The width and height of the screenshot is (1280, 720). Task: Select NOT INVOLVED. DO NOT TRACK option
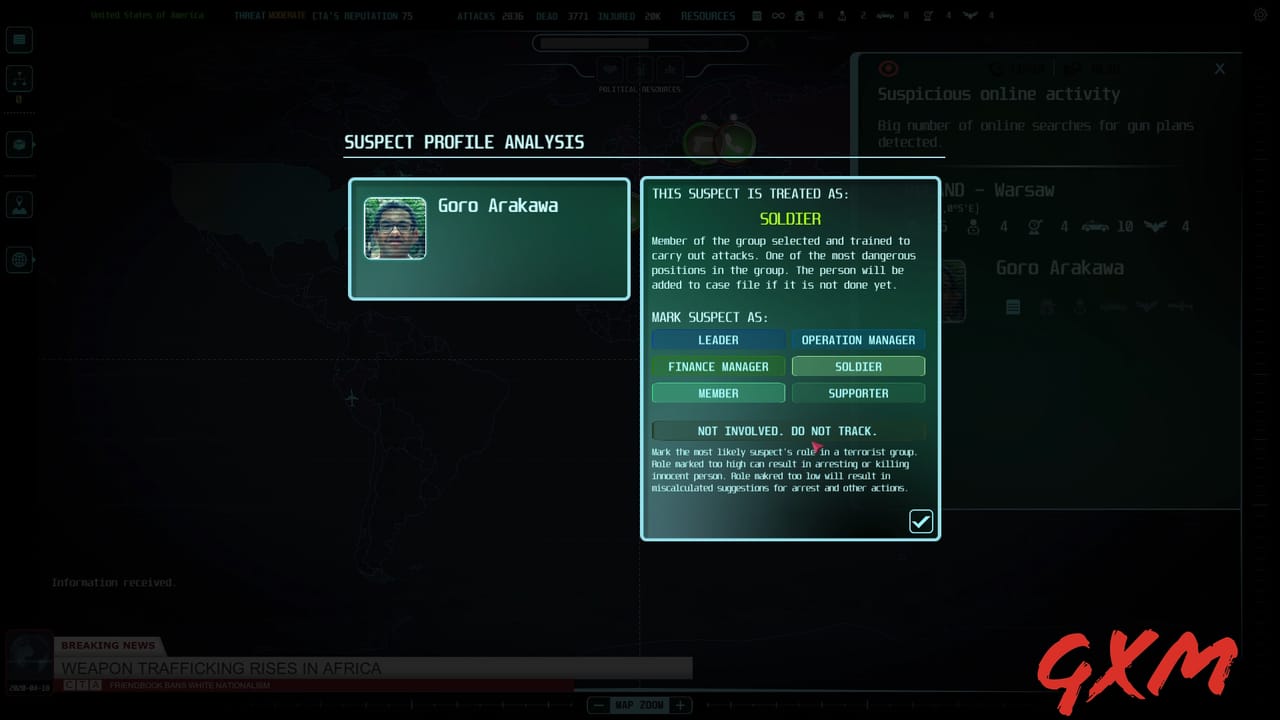point(788,430)
